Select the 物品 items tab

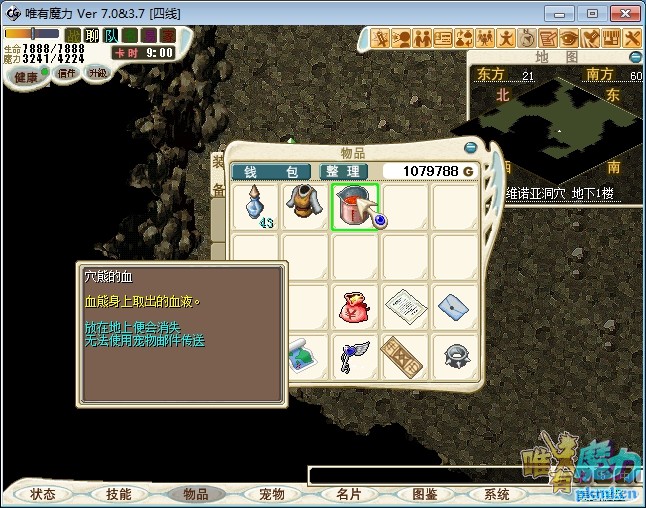click(196, 494)
